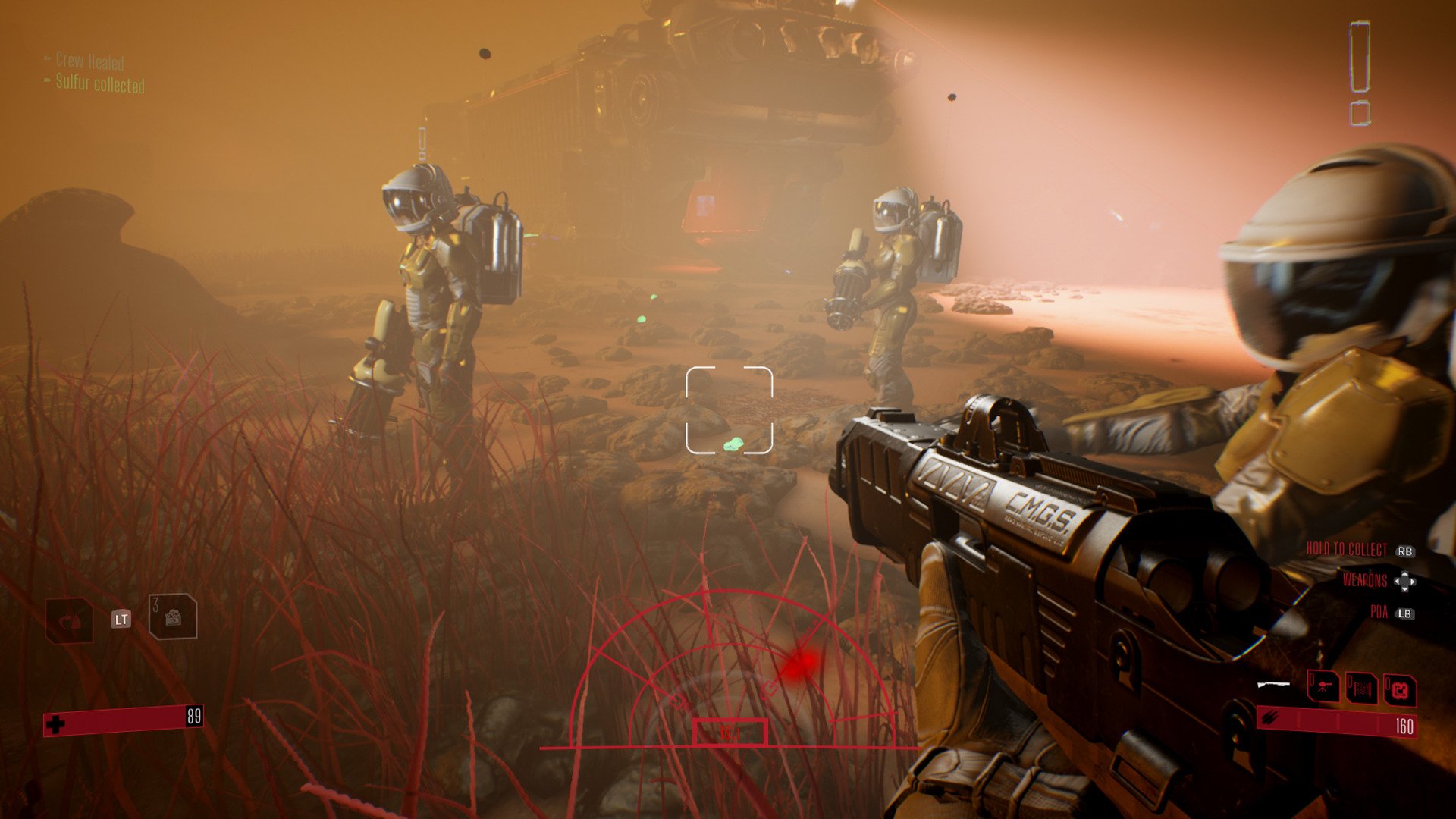Click the red blip on the compass gauge
The height and width of the screenshot is (819, 1456).
(x=804, y=662)
